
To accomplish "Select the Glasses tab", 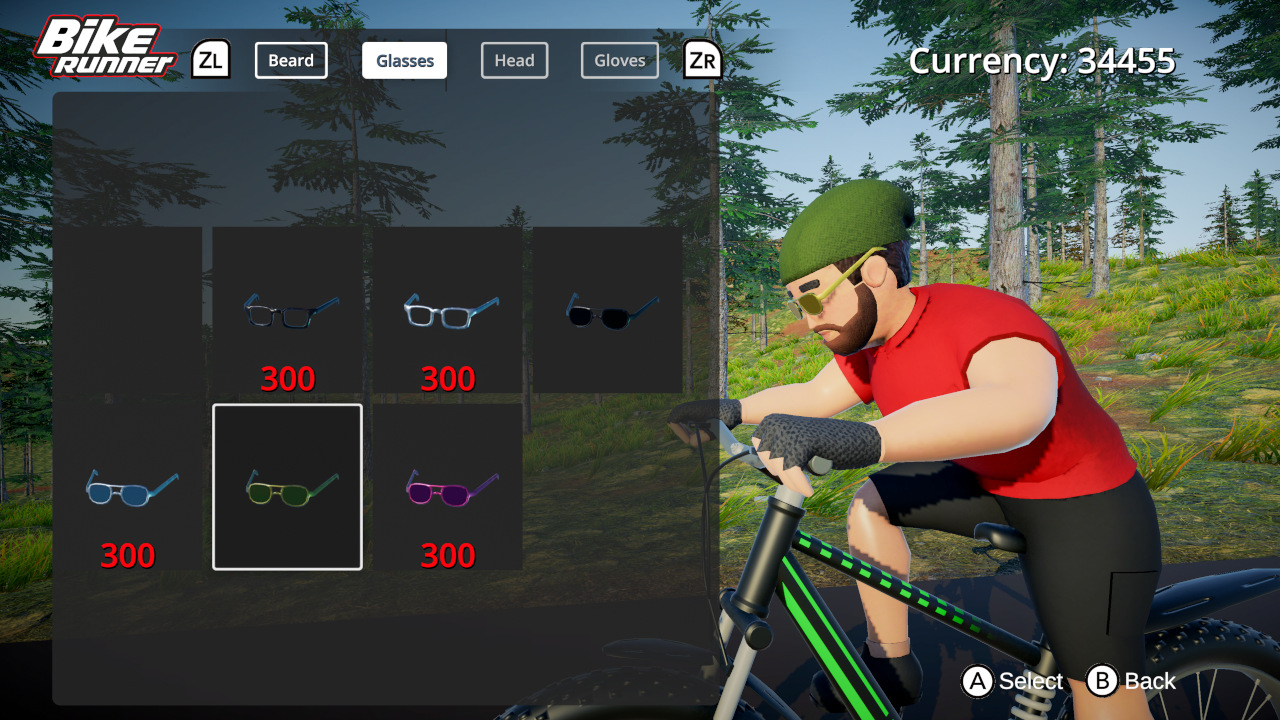I will tap(404, 60).
